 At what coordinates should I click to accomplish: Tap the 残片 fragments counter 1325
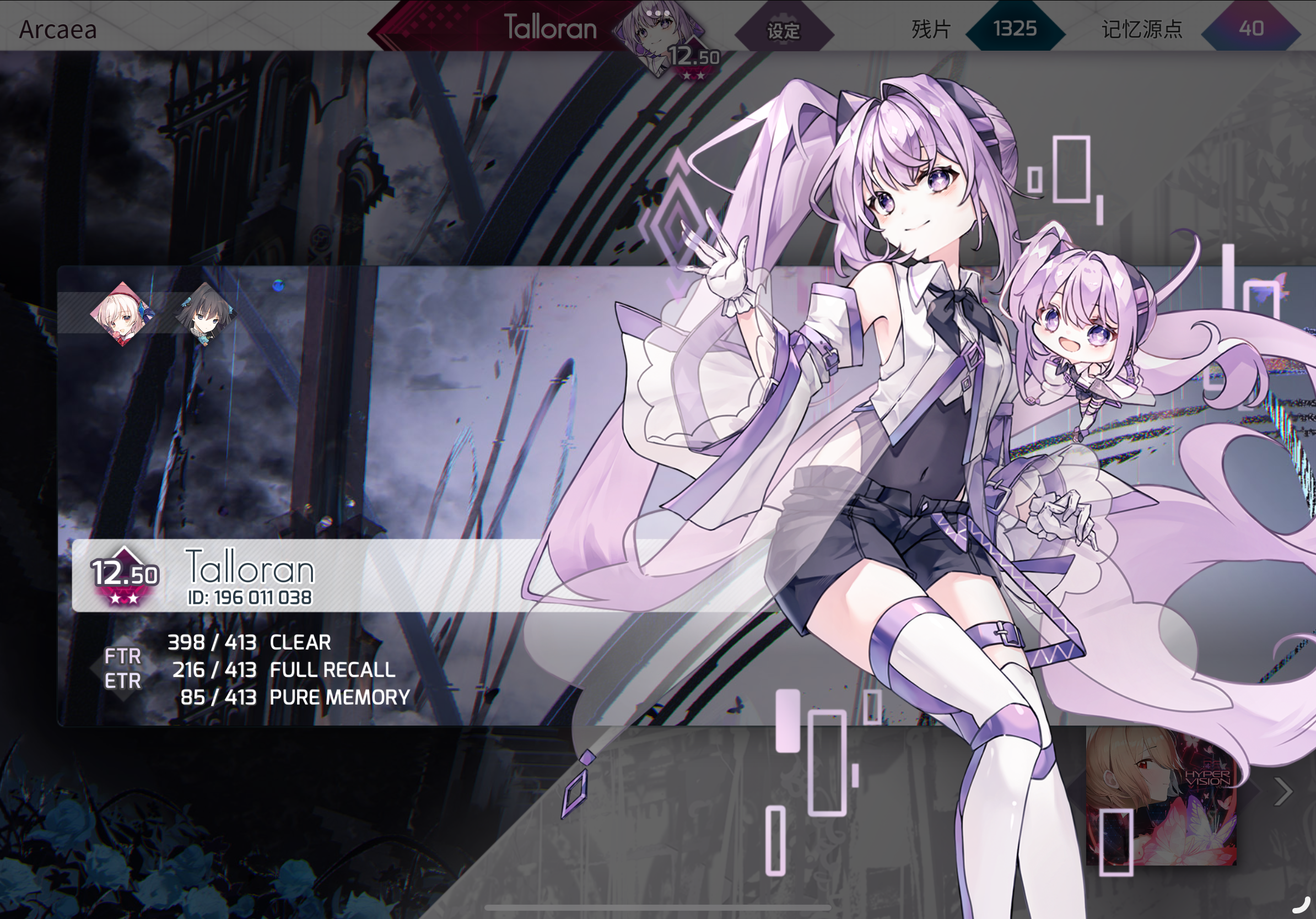1015,29
